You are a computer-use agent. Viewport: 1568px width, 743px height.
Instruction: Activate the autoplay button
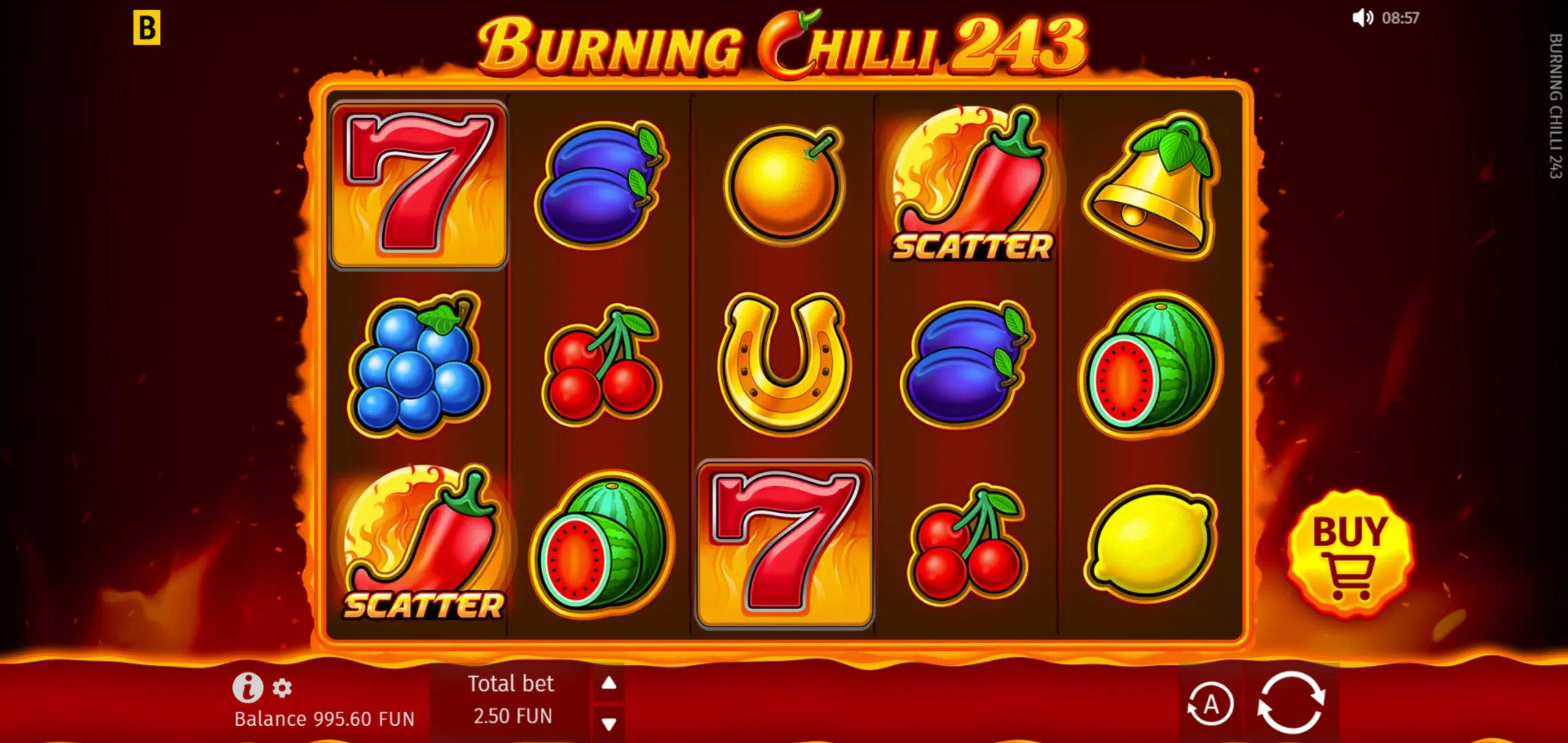(1210, 704)
